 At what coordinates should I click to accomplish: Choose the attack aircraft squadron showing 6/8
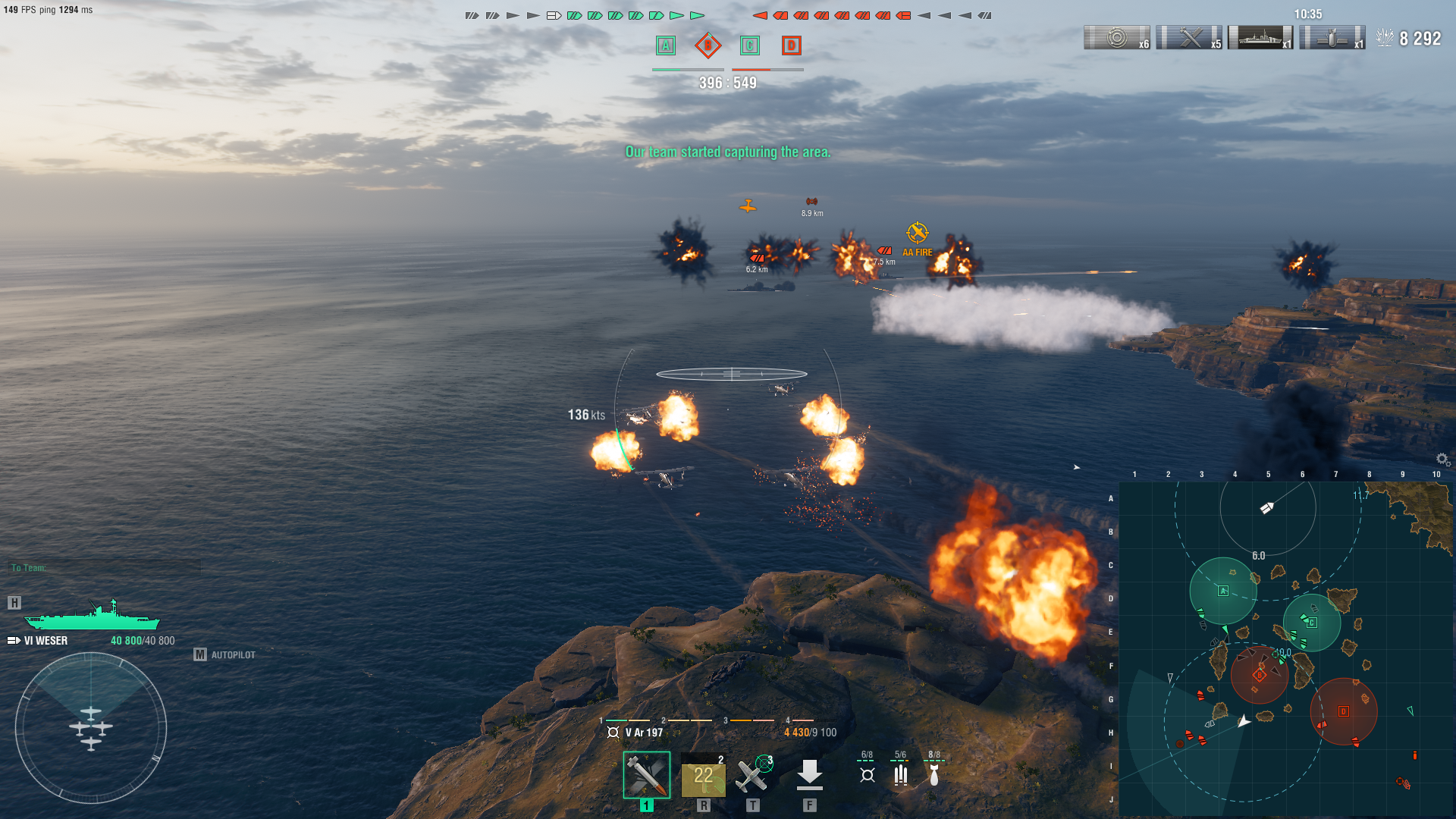868,769
